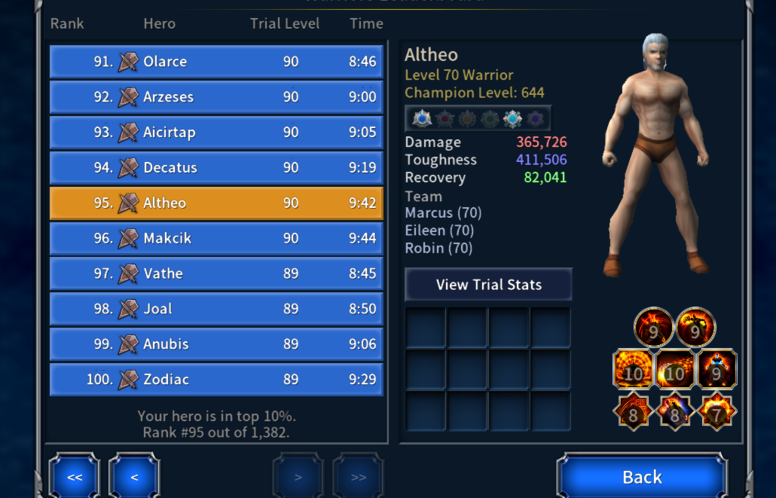This screenshot has width=776, height=498.
Task: Choose the Arzeses leaderboard entry
Action: 216,97
